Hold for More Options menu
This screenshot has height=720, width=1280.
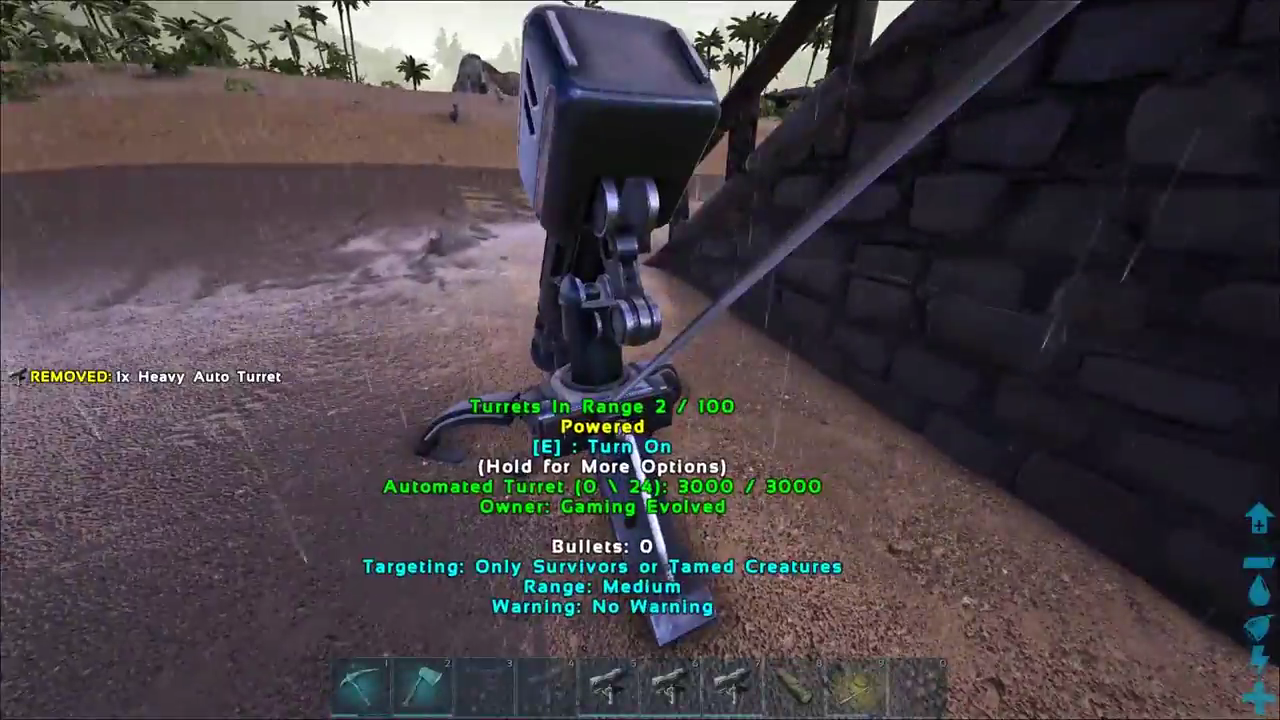(603, 466)
